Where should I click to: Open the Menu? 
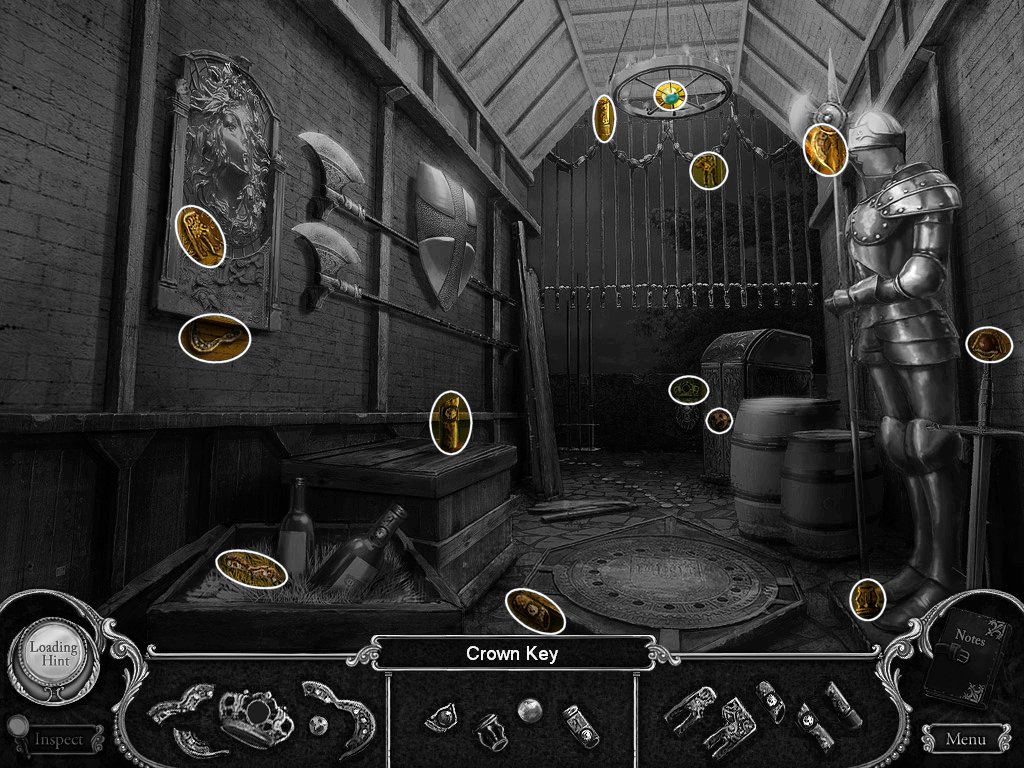pos(964,740)
